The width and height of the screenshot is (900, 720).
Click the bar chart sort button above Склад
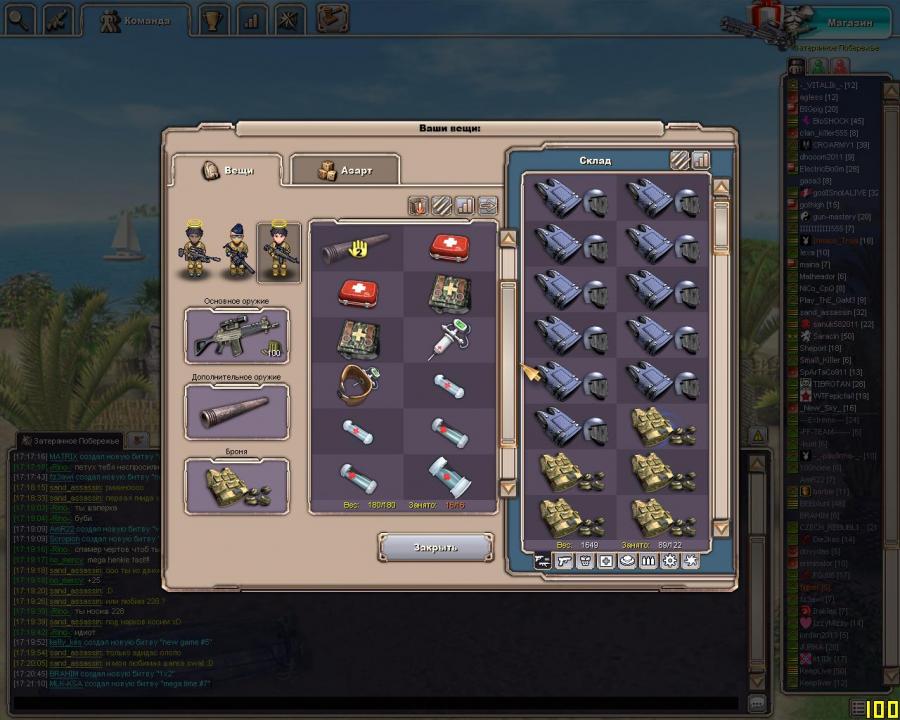point(700,159)
